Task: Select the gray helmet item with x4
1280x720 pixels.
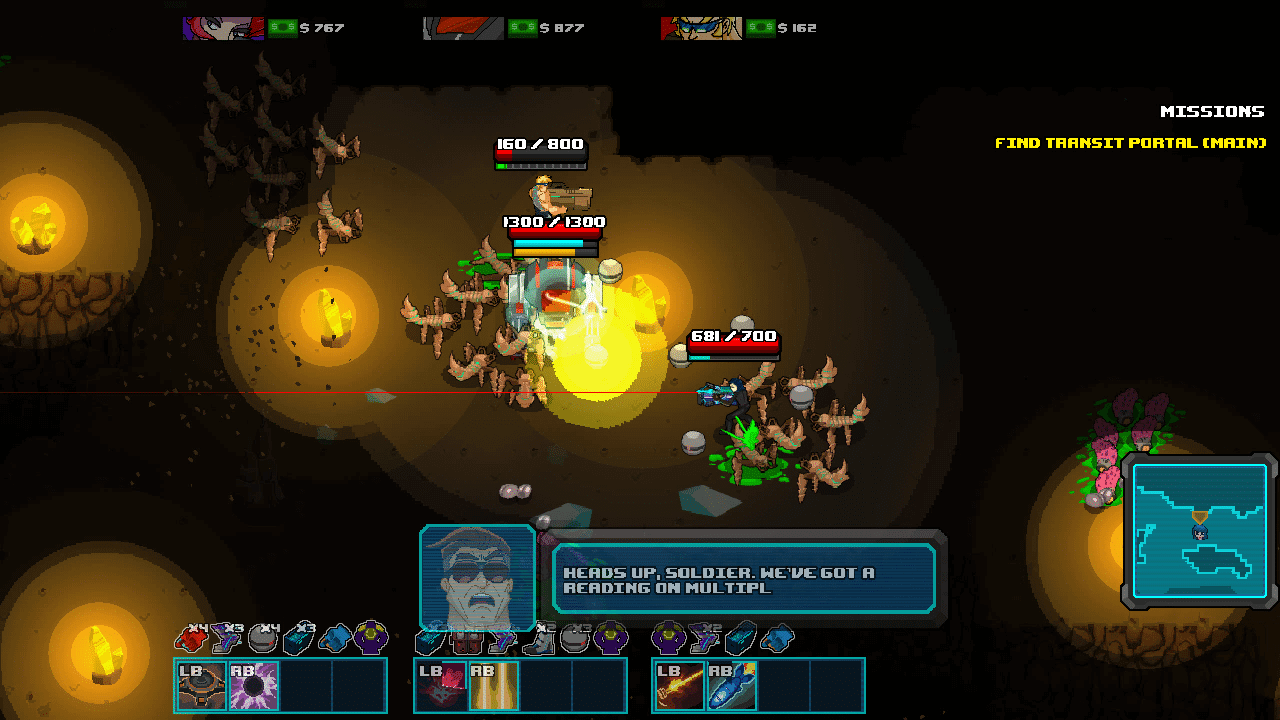Action: (x=264, y=637)
